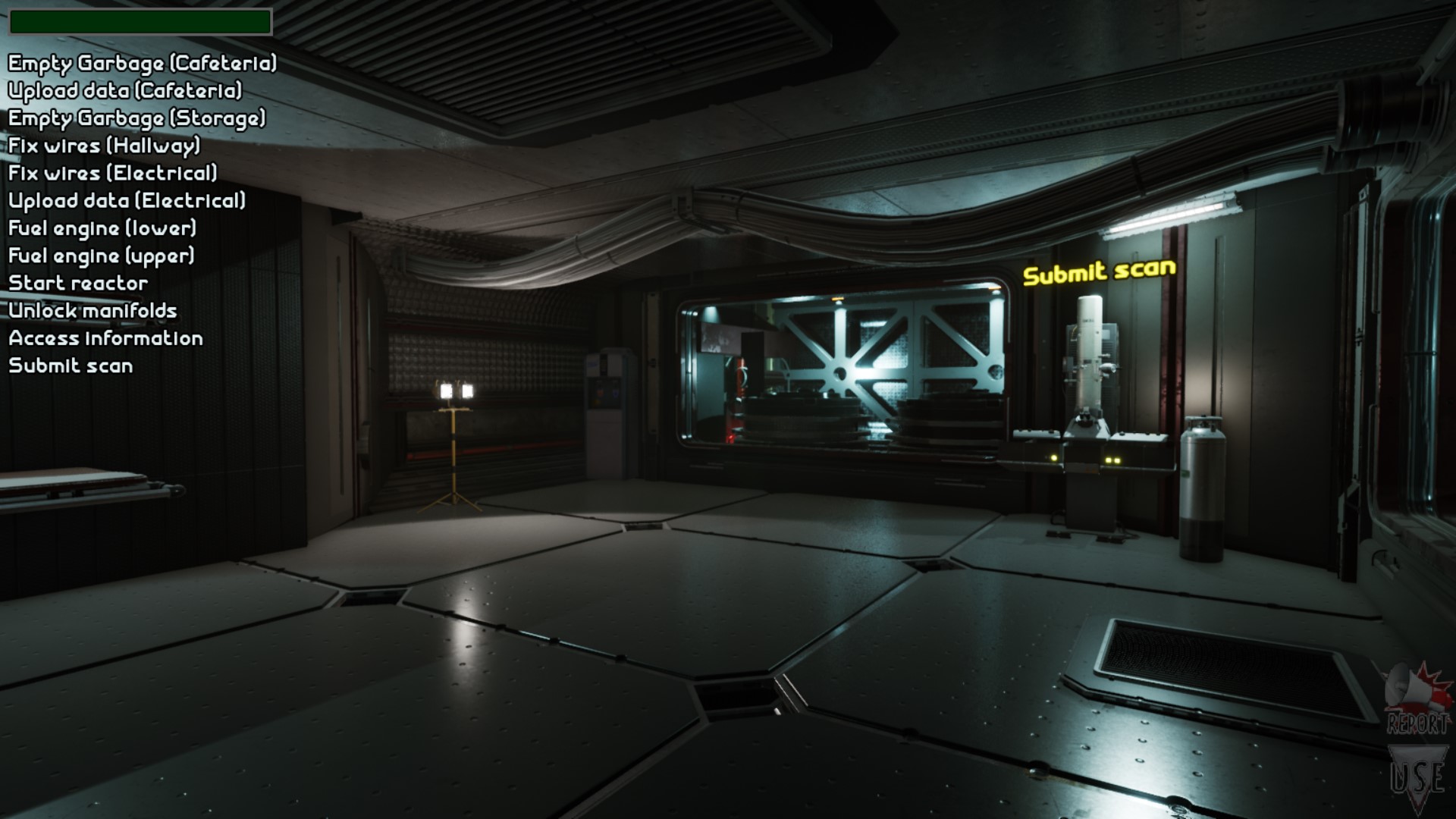Choose the Fuel engine (upper) task
This screenshot has width=1456, height=819.
click(102, 256)
